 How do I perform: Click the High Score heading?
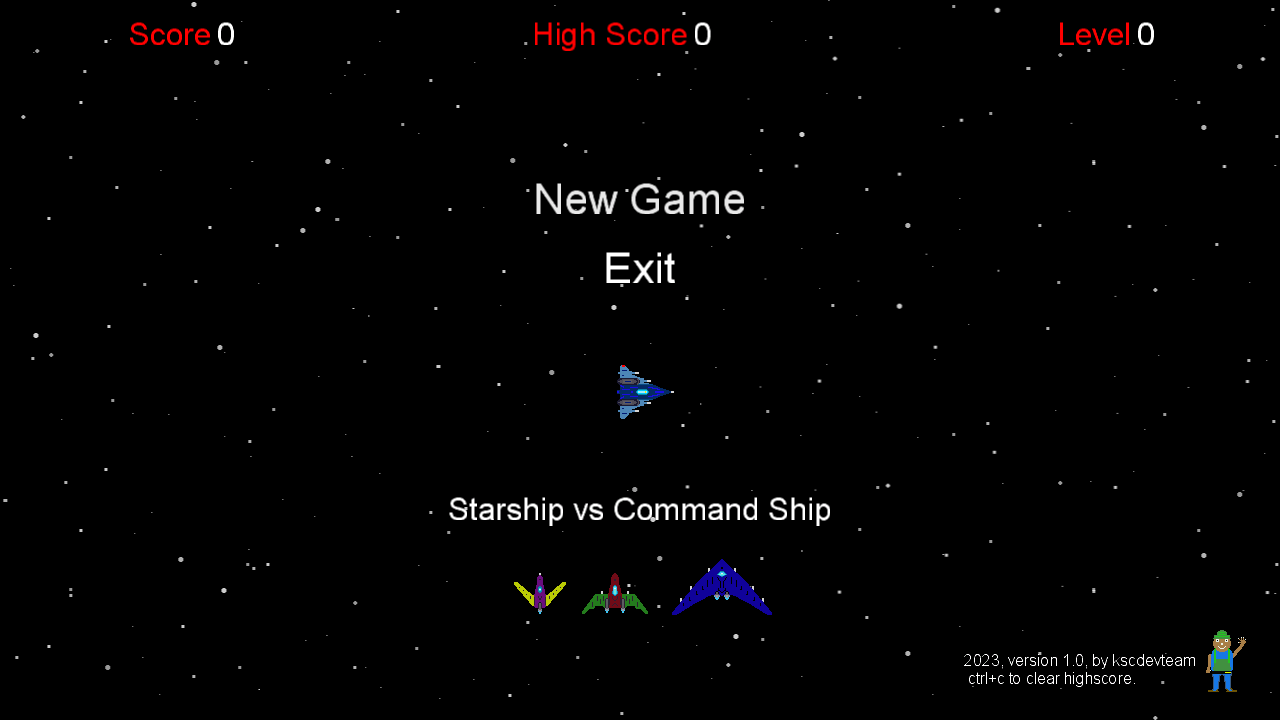click(x=609, y=34)
